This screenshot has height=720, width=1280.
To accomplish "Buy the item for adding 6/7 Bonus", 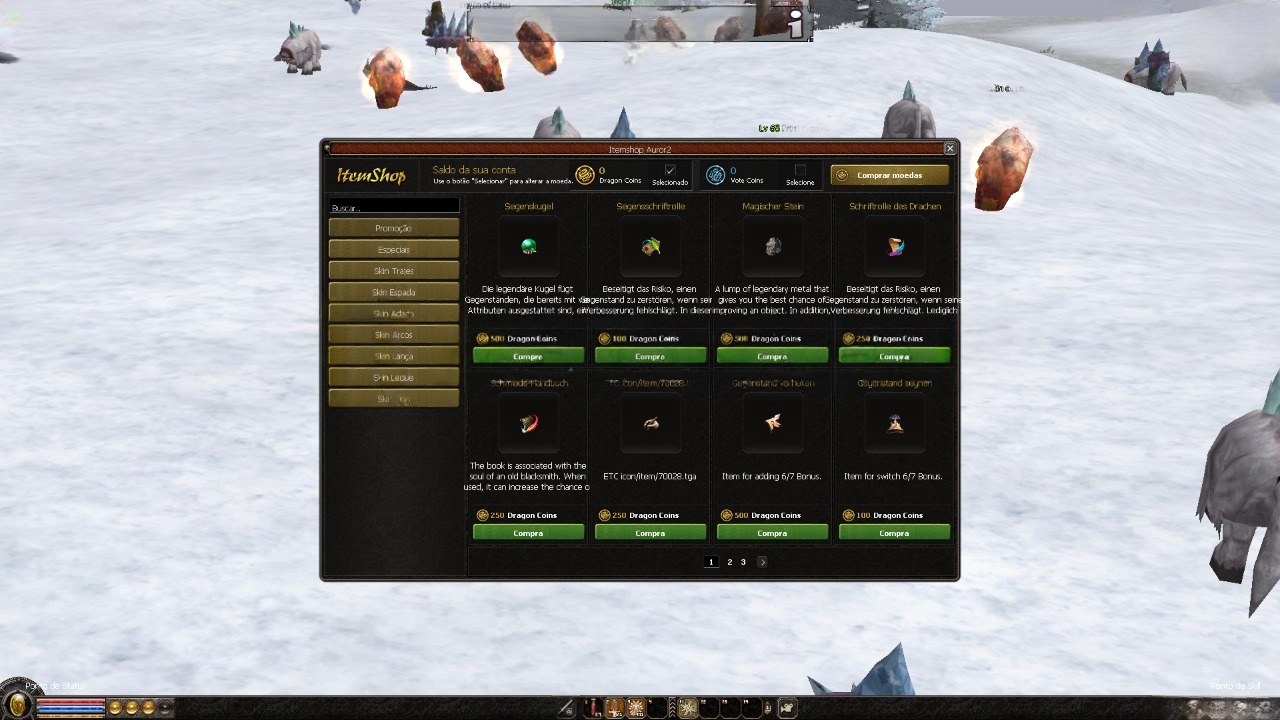I will (x=772, y=533).
